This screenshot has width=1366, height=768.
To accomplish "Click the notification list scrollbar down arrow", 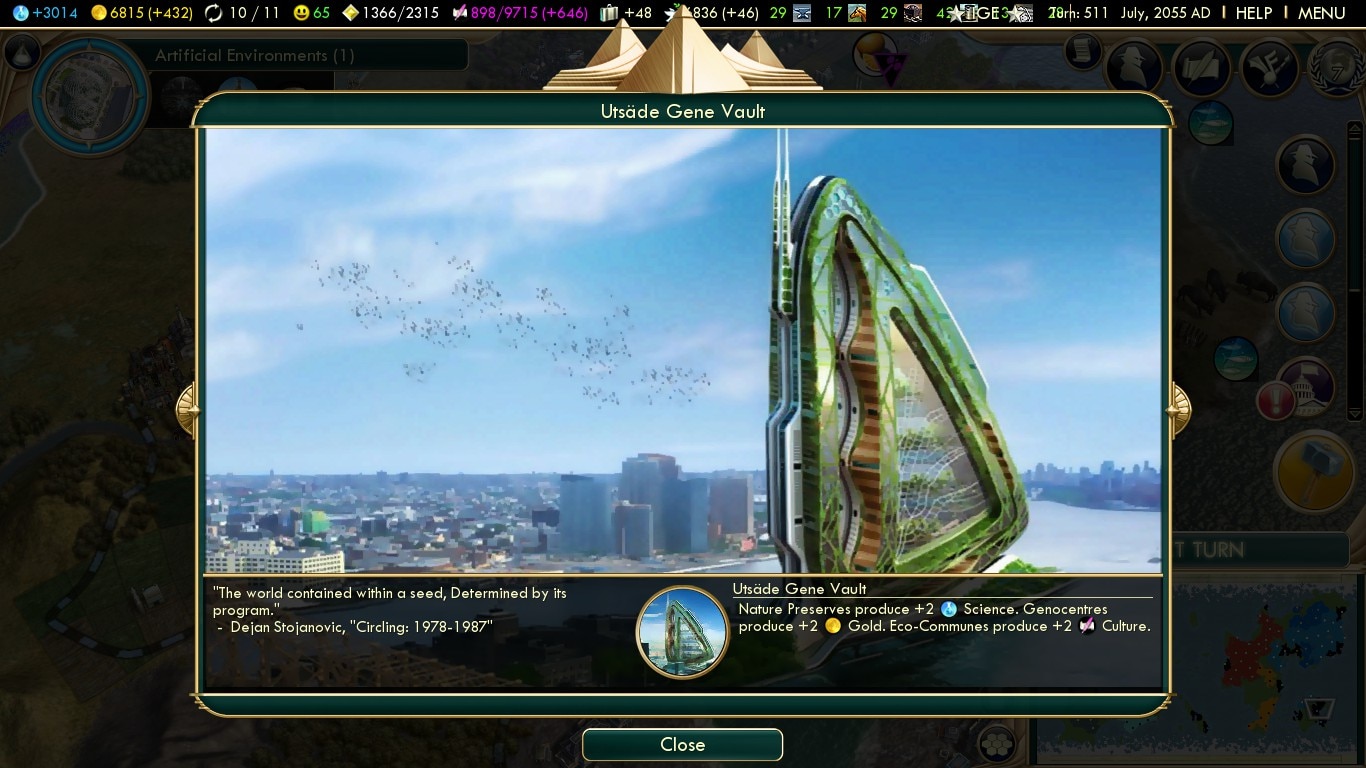I will click(1355, 412).
